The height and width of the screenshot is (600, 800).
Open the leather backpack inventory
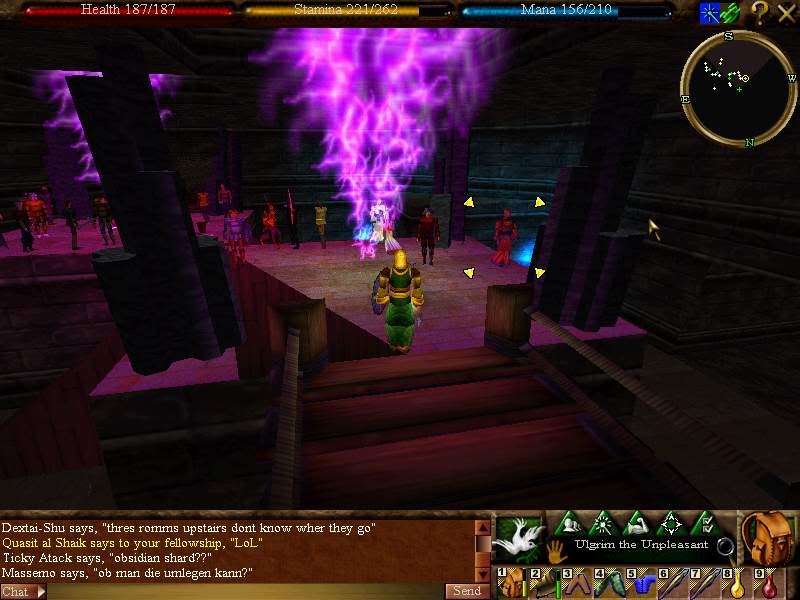click(x=768, y=538)
